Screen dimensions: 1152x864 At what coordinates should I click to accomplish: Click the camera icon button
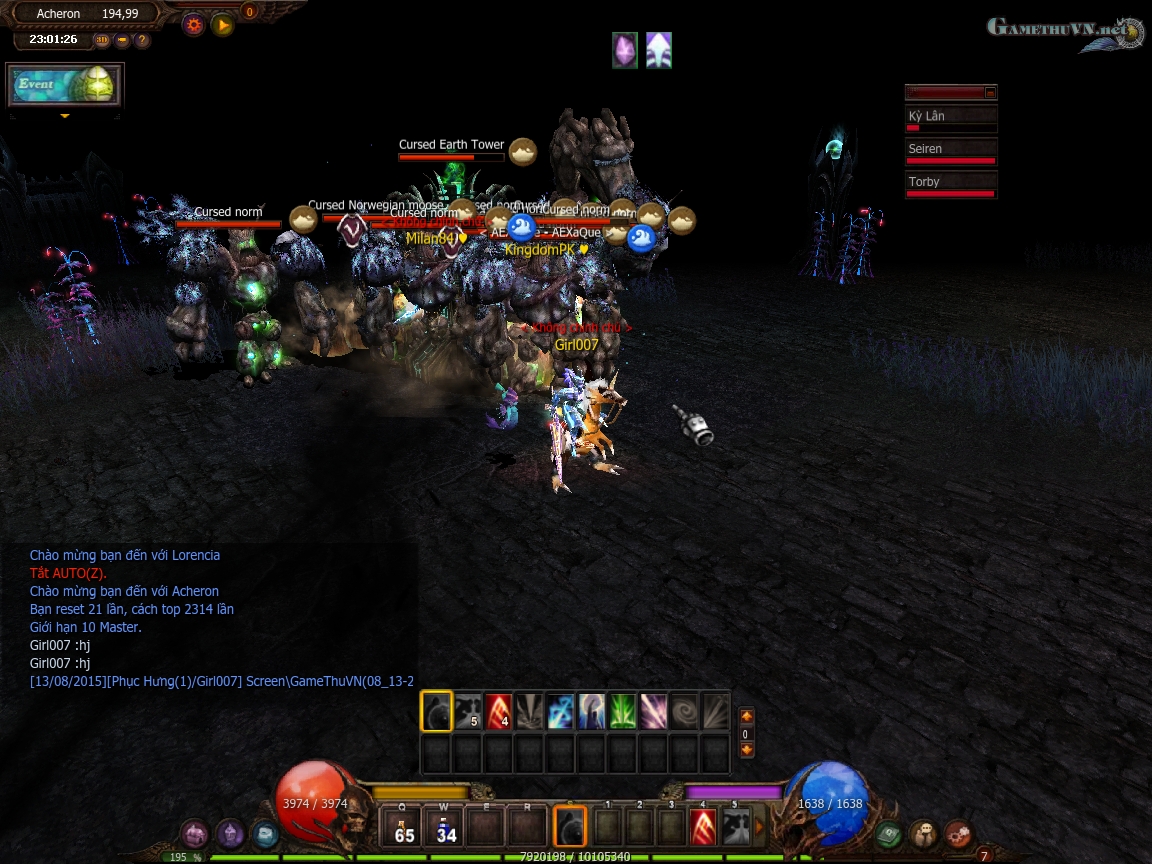click(122, 40)
